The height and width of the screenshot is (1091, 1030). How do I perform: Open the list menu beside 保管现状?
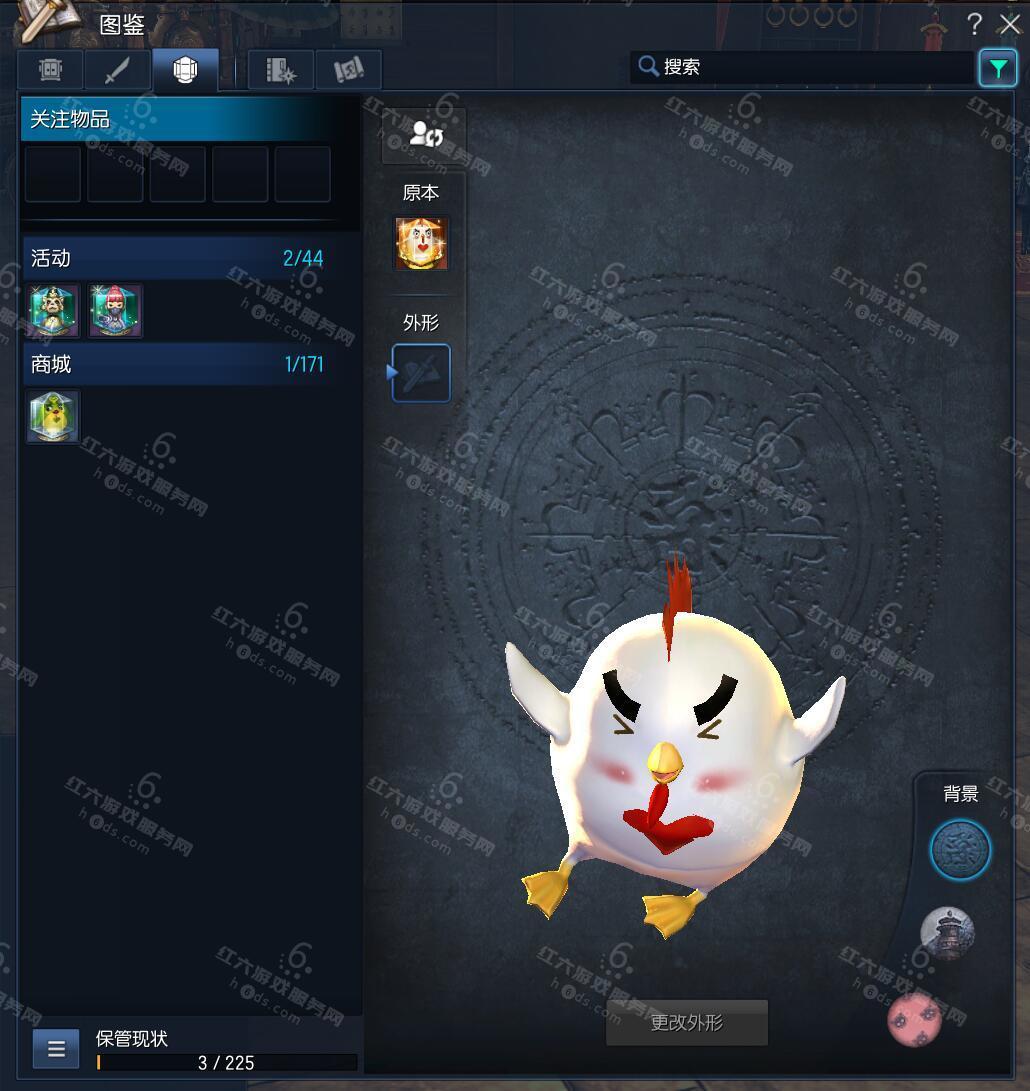pyautogui.click(x=56, y=1049)
